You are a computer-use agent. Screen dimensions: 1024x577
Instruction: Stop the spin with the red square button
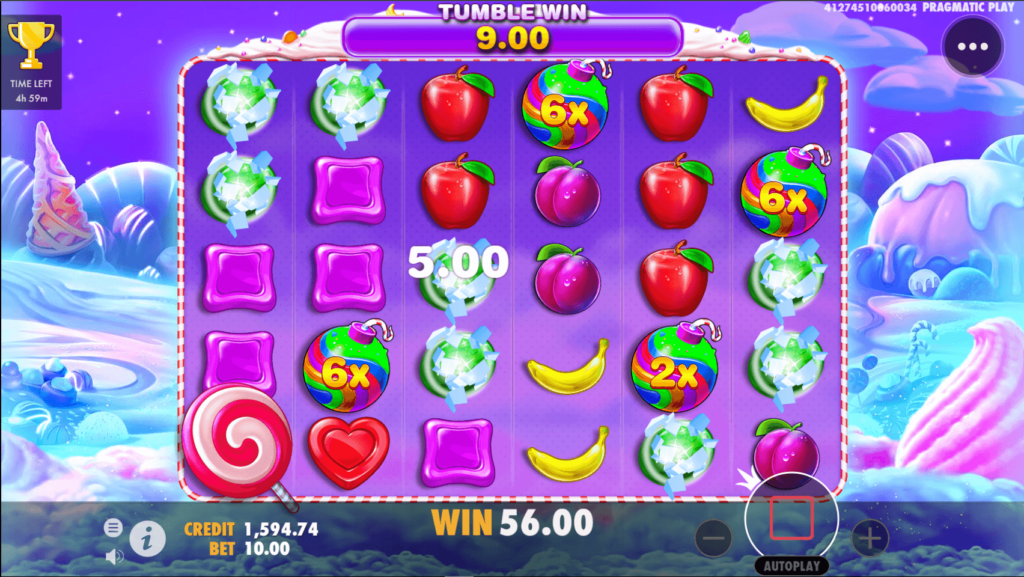click(791, 517)
